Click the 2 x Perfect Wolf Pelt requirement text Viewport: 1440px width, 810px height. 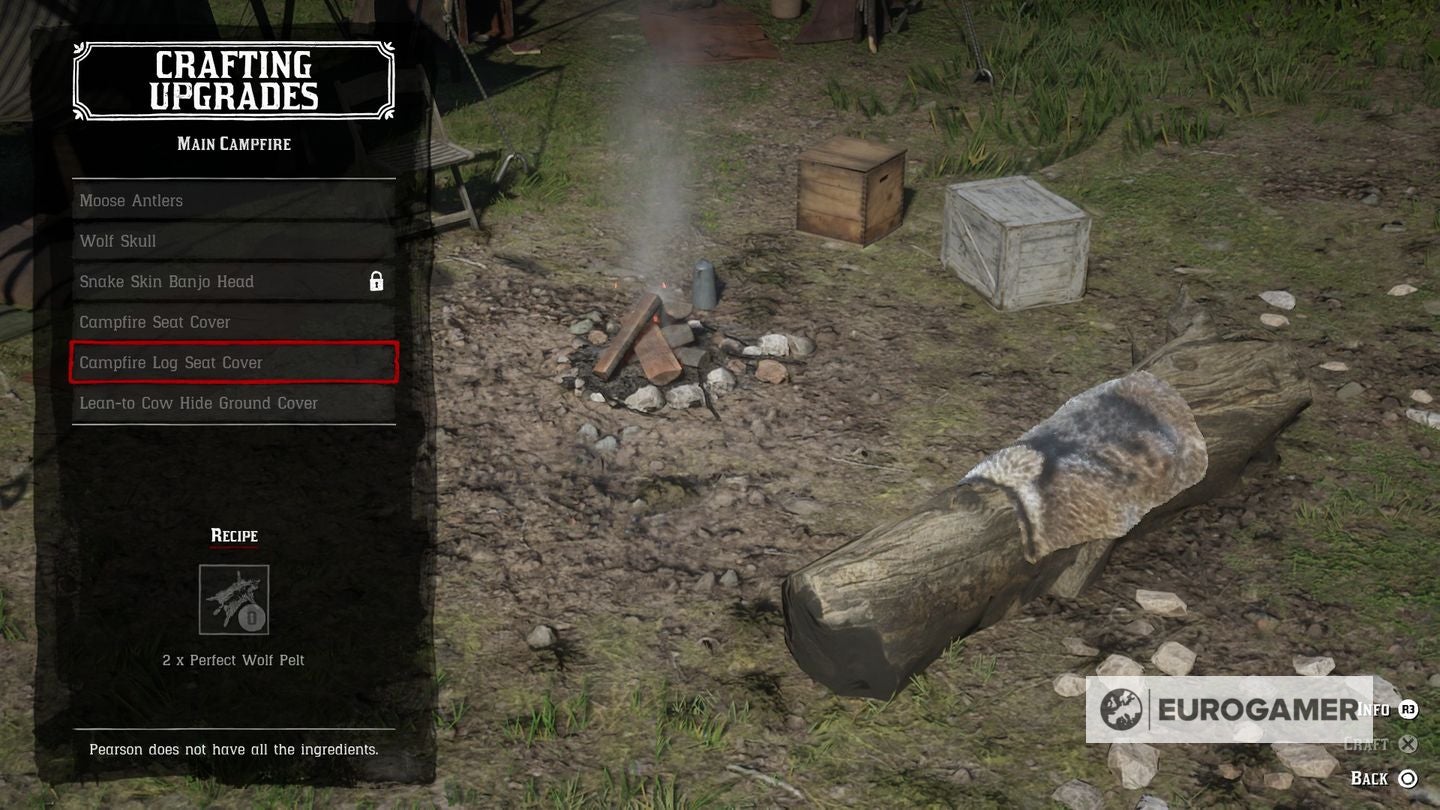tap(233, 660)
